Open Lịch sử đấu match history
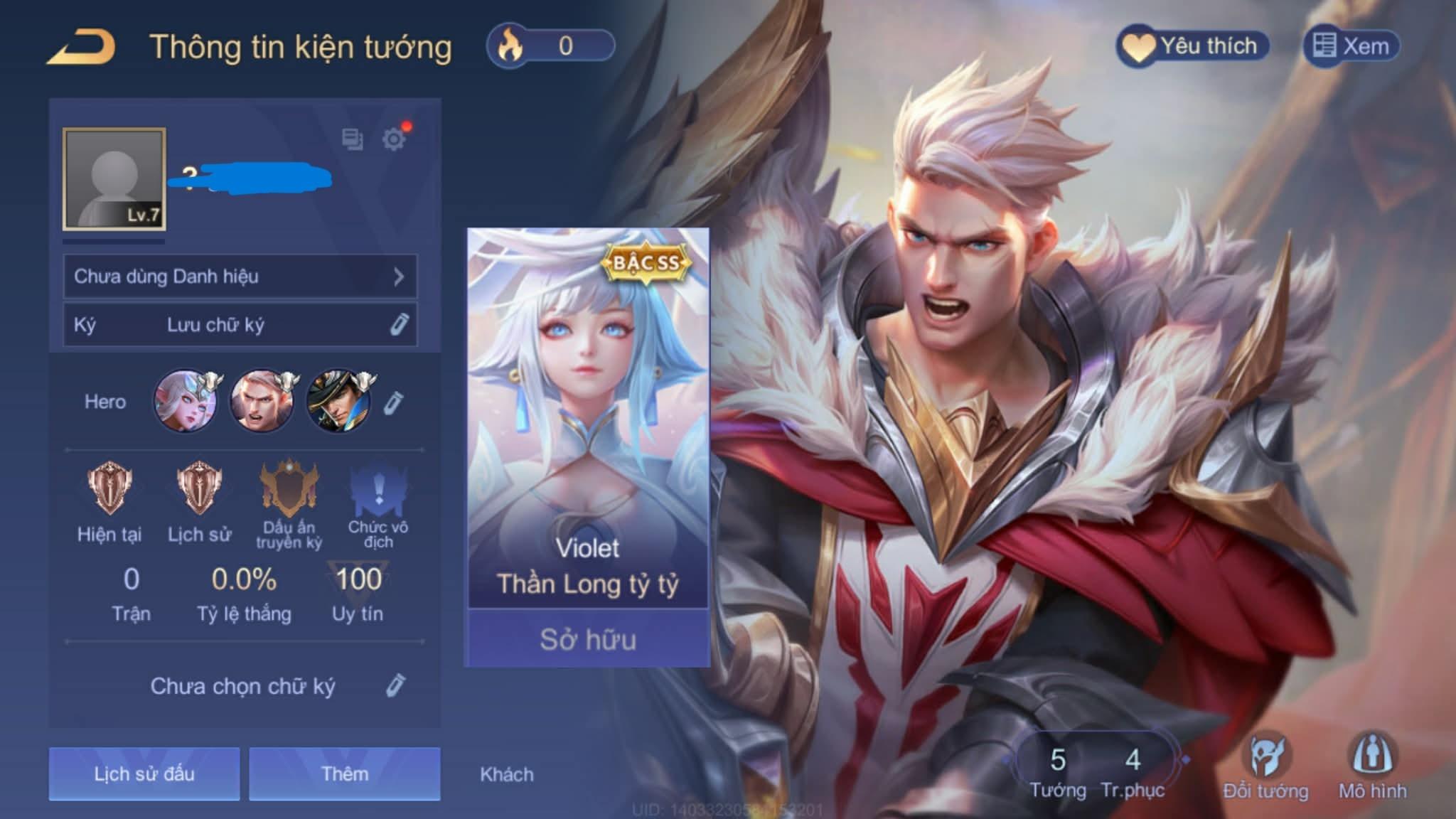 coord(143,775)
